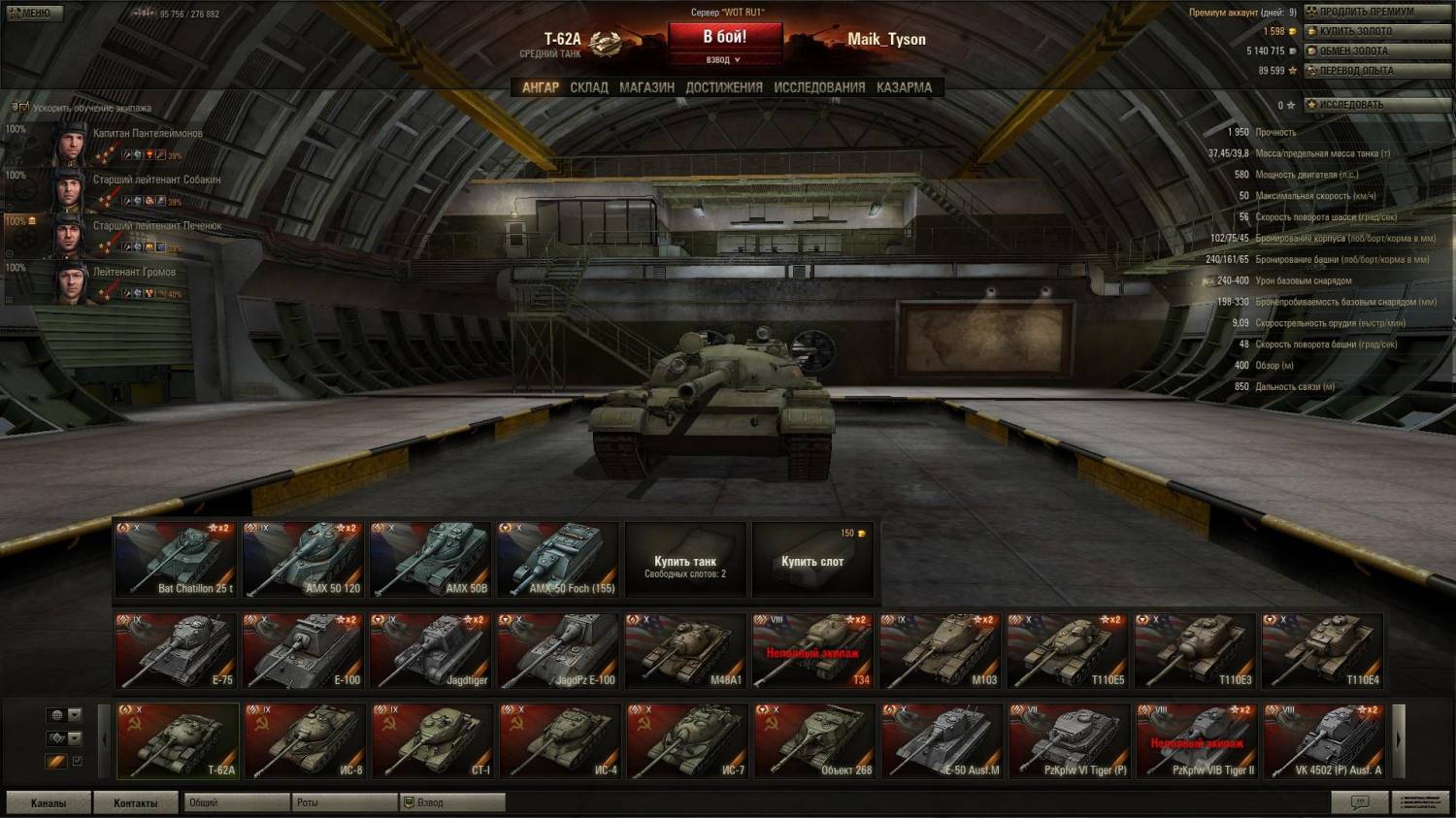
Task: Open the Каналы chat button
Action: point(49,803)
